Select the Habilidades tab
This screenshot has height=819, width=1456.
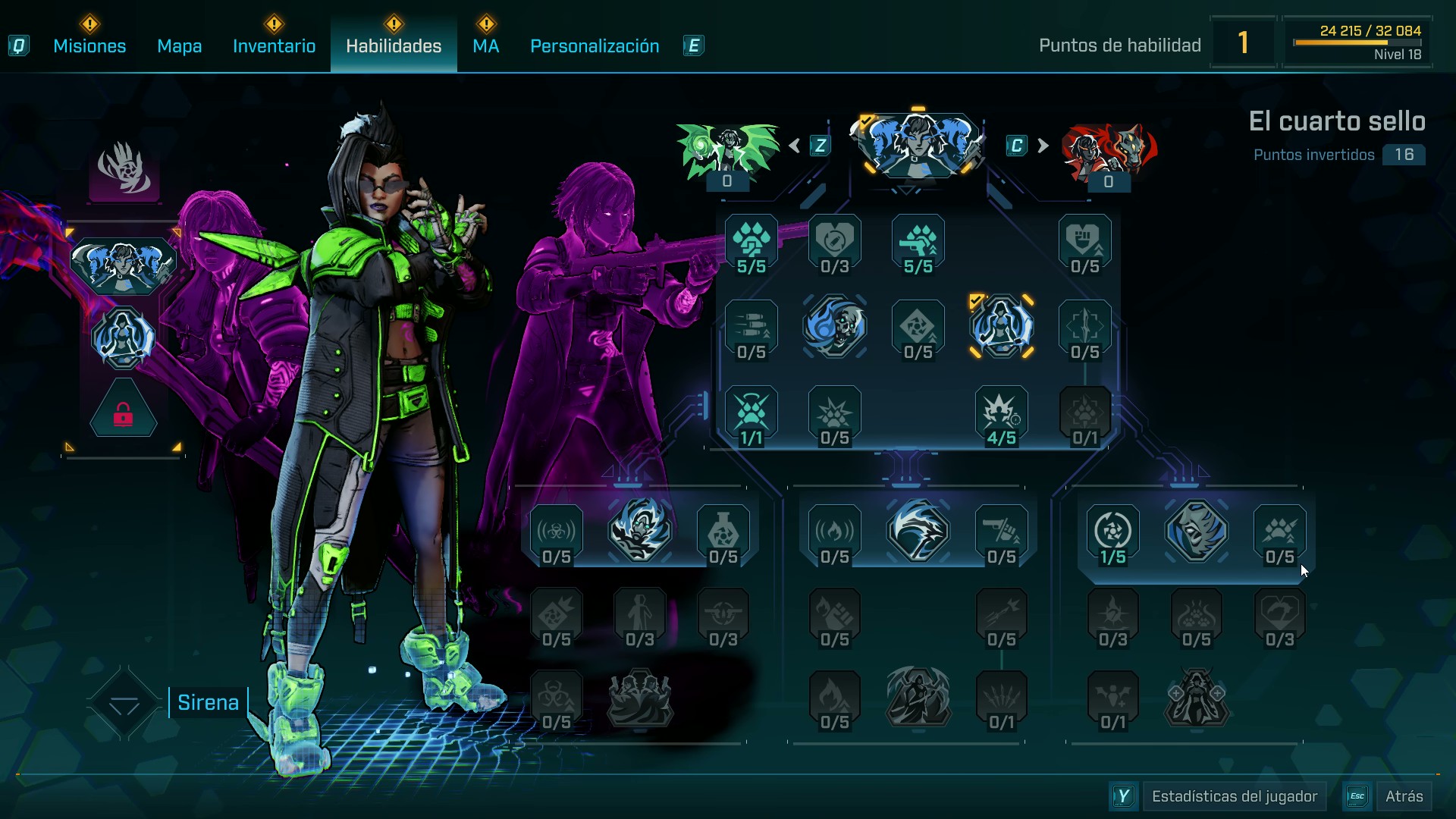pos(394,46)
